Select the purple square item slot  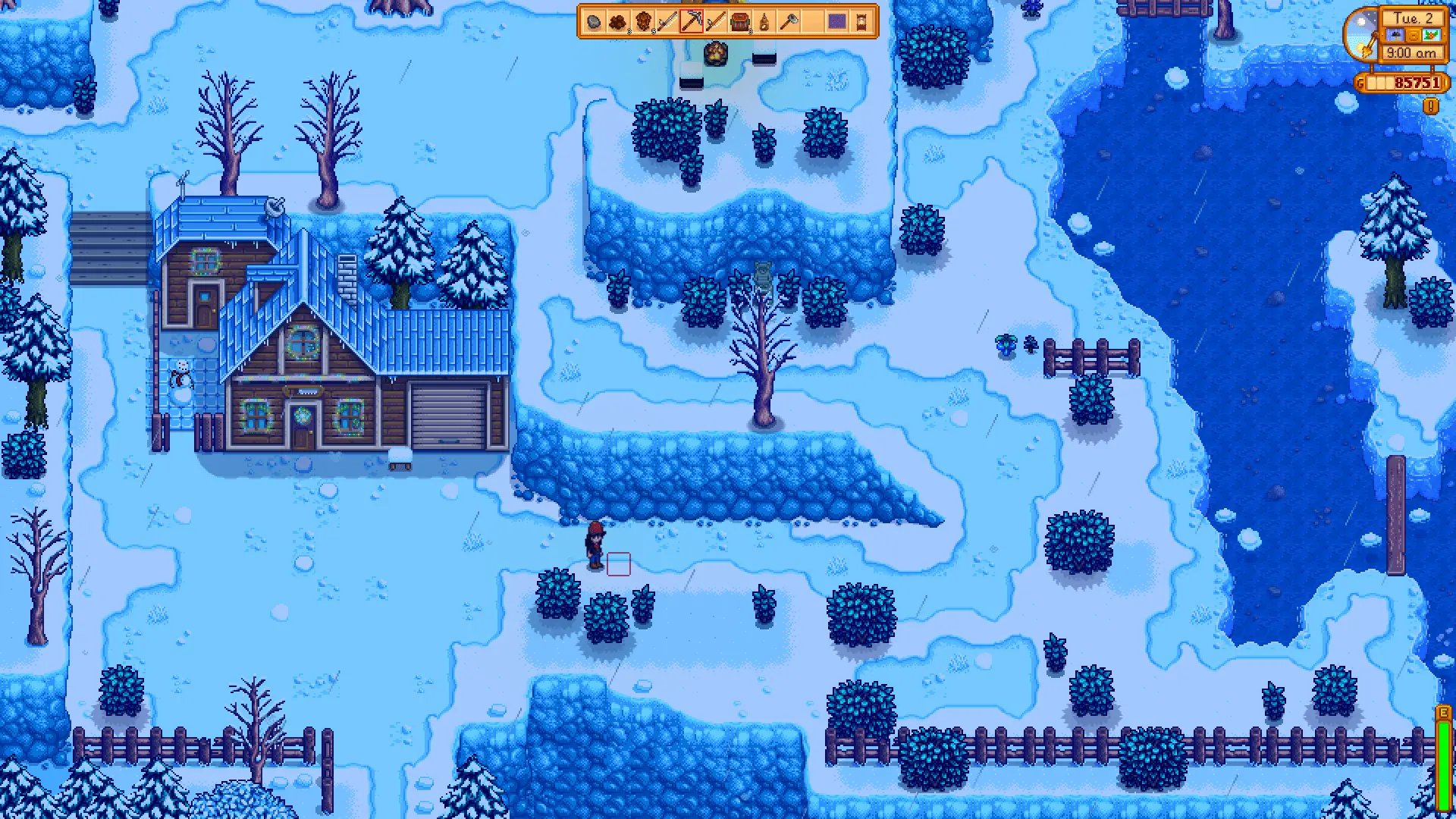coord(836,22)
